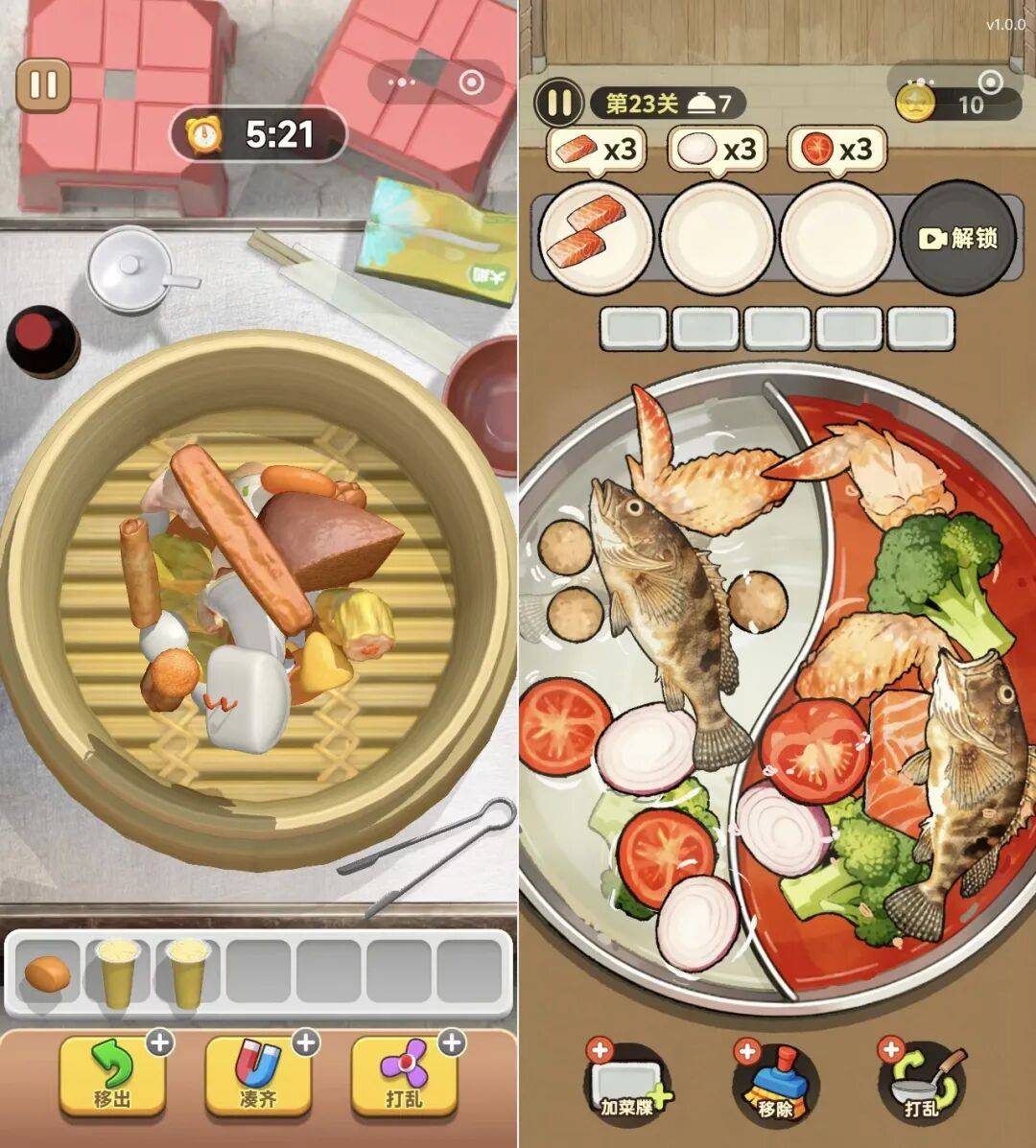
Task: Select the fish ball in the tray
Action: 47,974
